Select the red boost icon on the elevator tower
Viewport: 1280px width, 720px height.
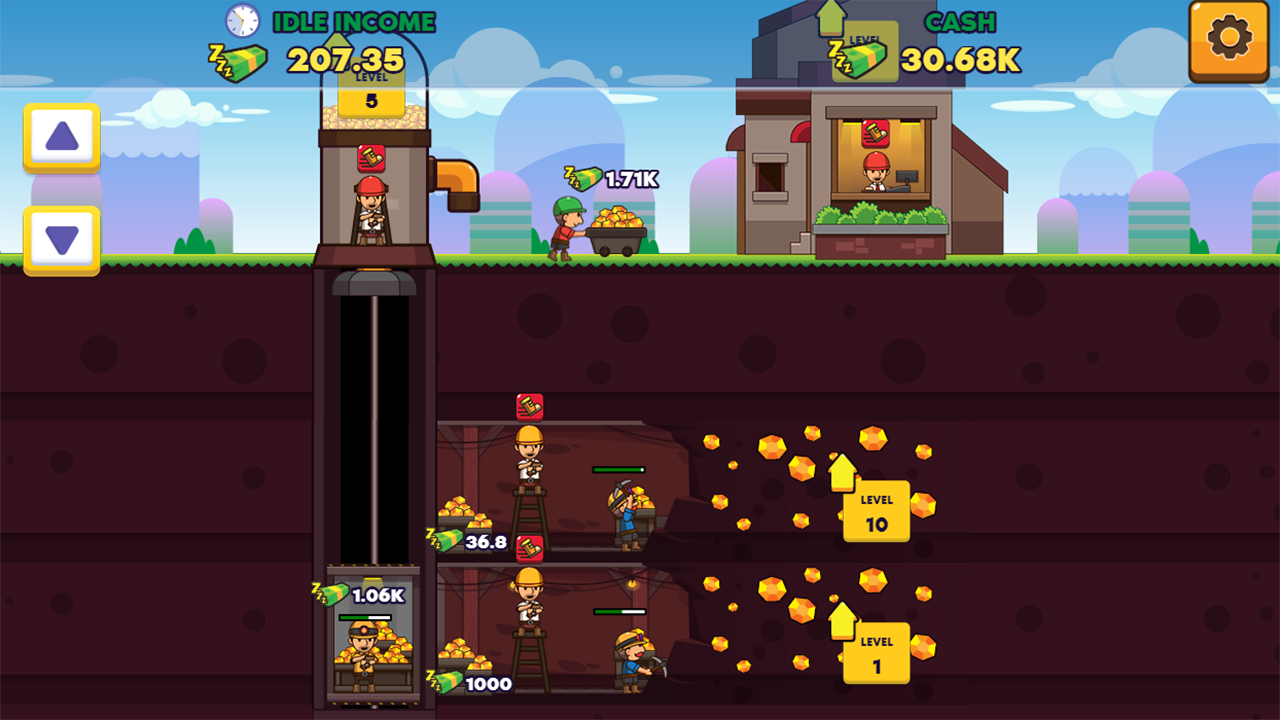[x=372, y=156]
